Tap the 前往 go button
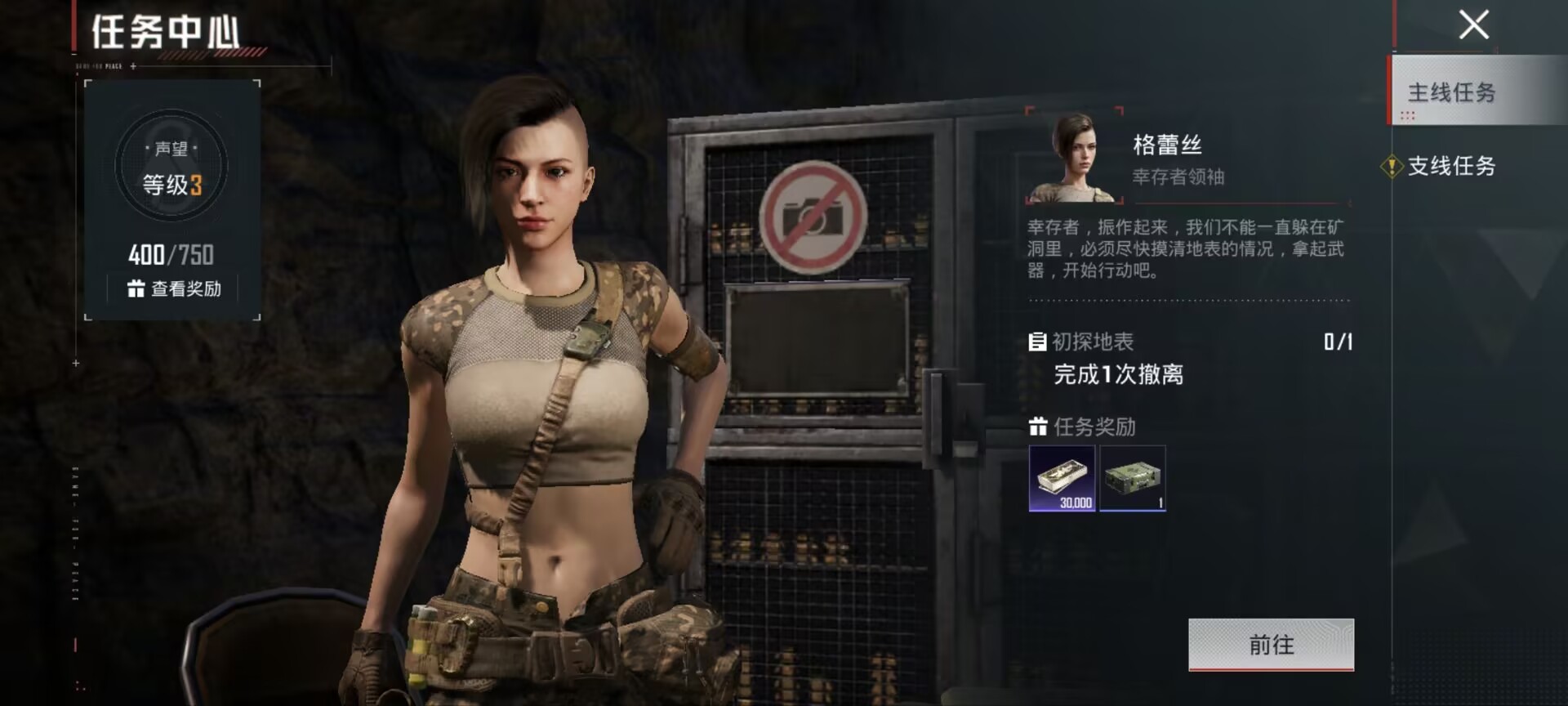Screen dimensions: 1568x706 [1271, 645]
